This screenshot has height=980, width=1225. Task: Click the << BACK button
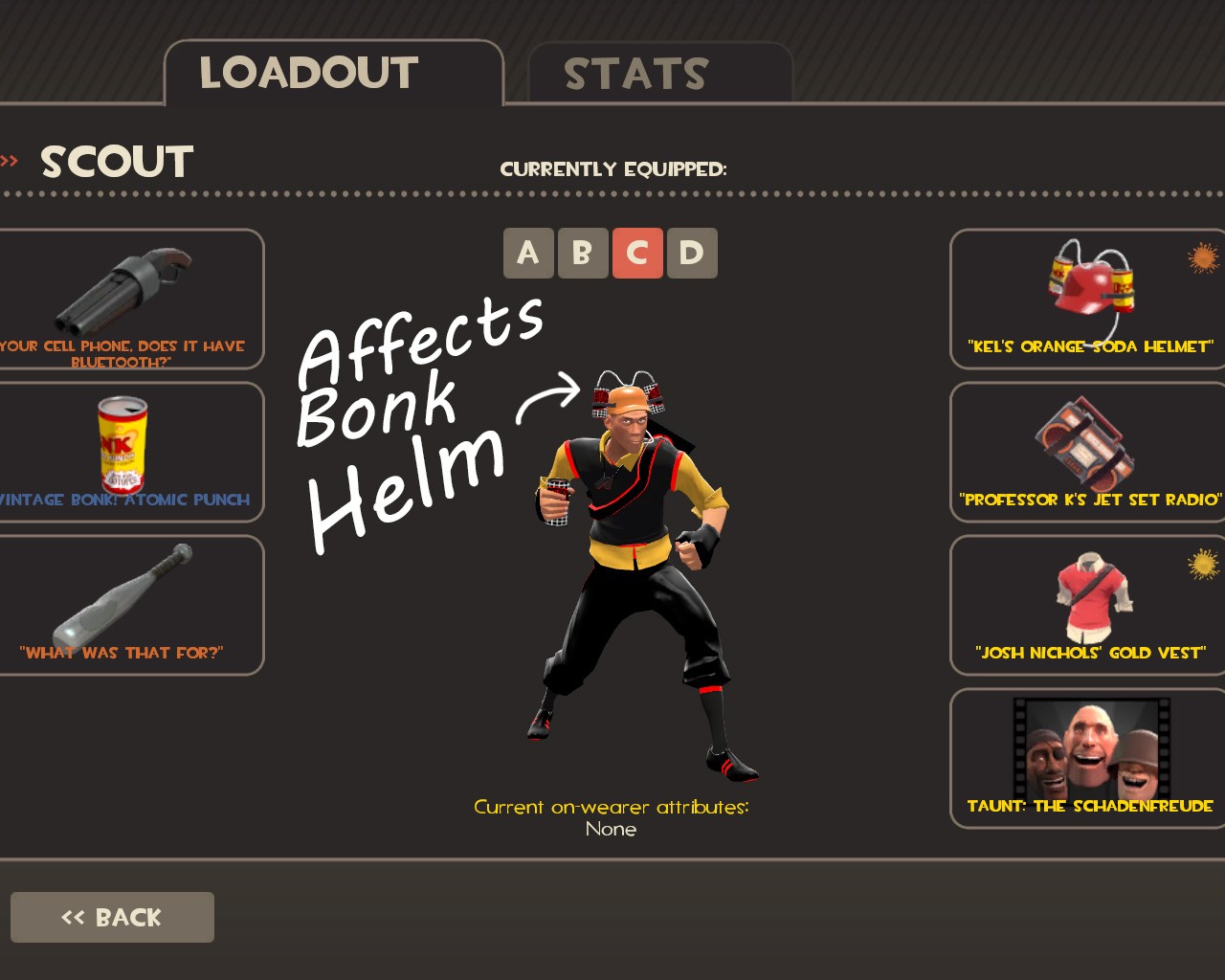coord(112,917)
